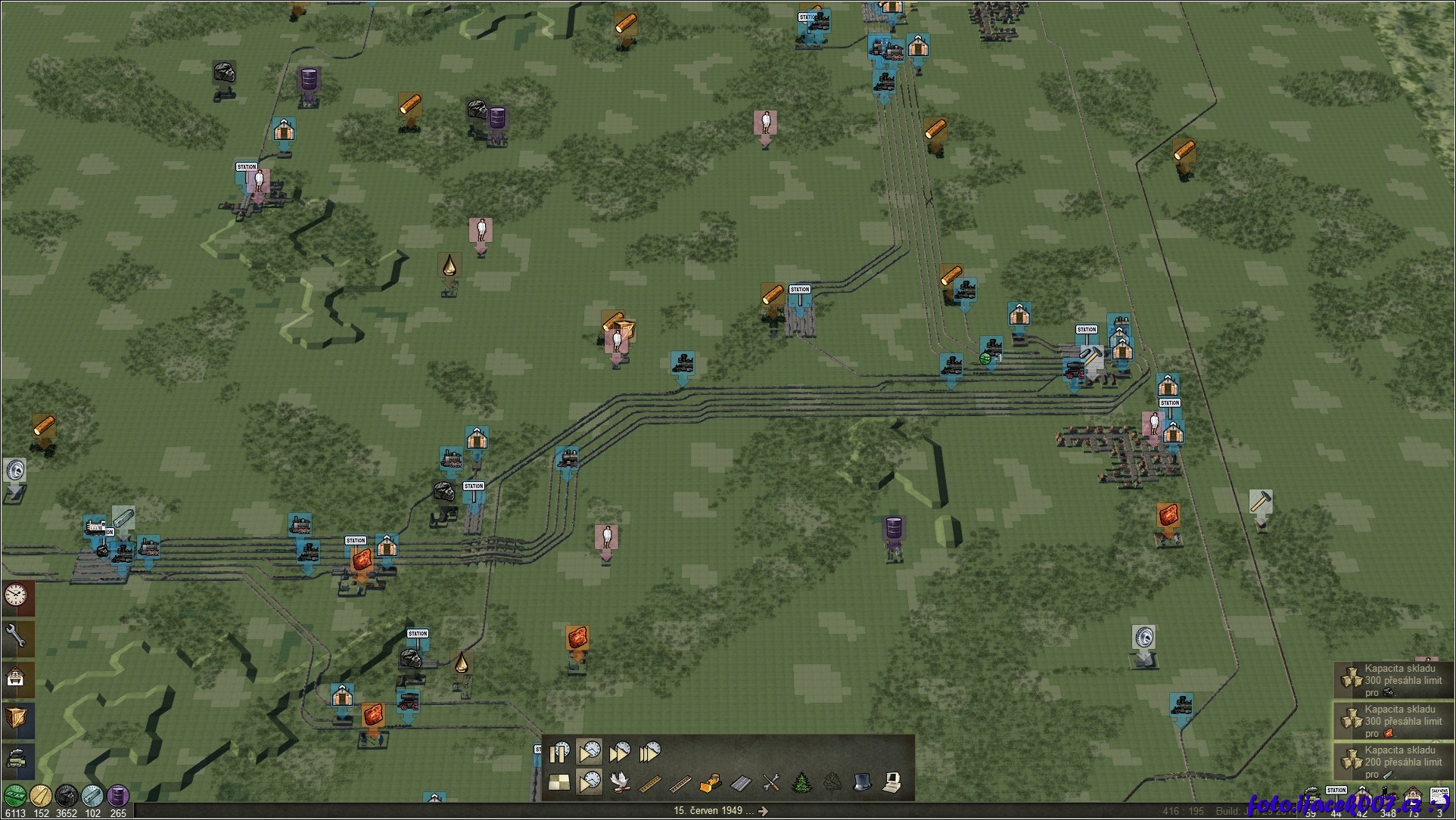Toggle the checkered terrain grid button
The image size is (1456, 820).
point(560,783)
